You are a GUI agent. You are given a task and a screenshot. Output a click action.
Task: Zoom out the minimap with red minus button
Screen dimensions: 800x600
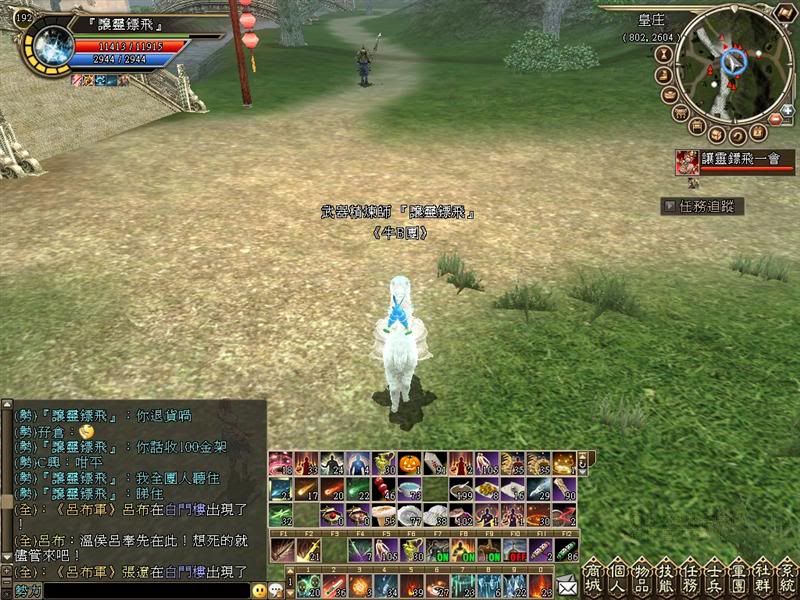774,121
